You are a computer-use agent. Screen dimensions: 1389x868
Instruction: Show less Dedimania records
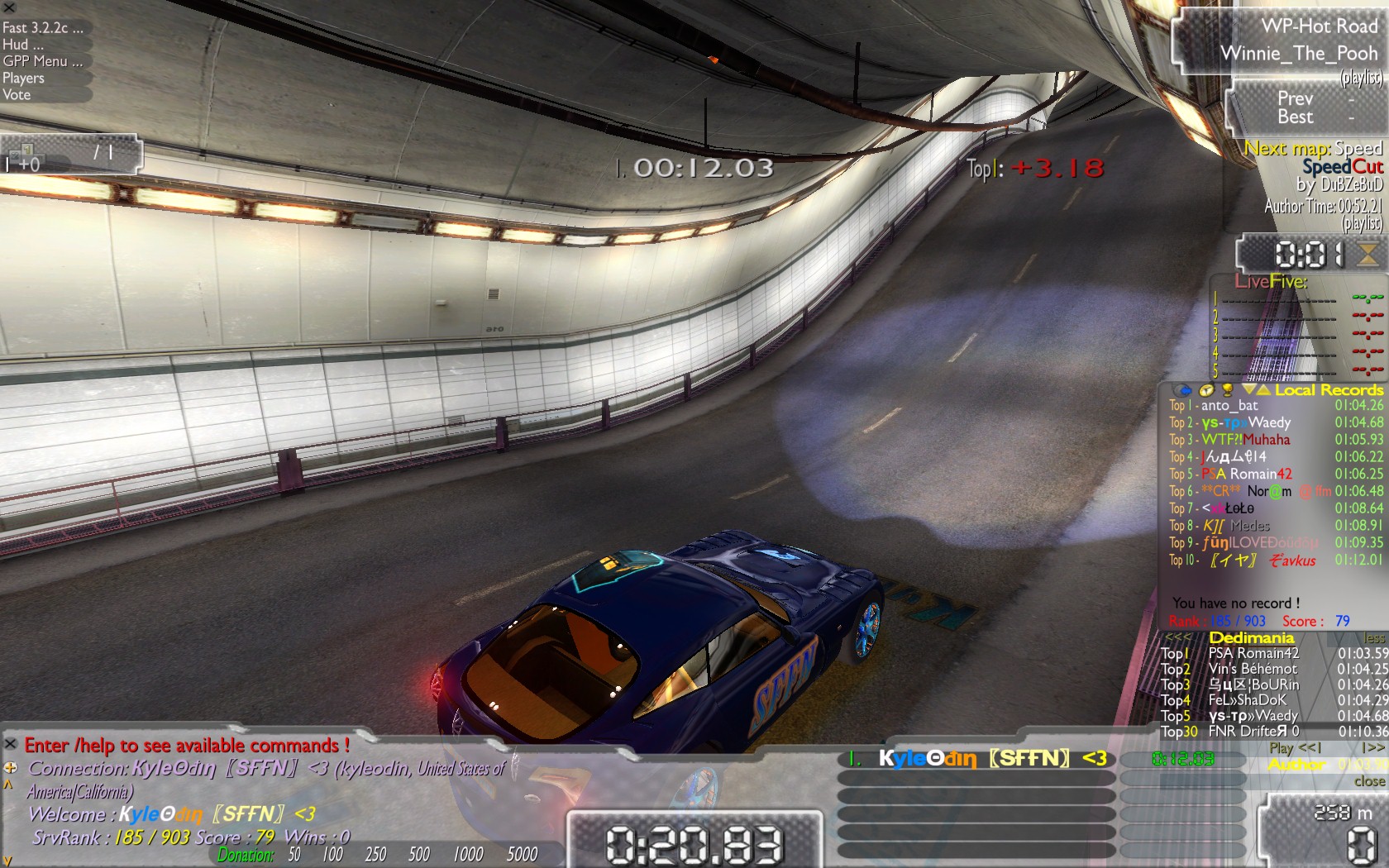(1373, 638)
